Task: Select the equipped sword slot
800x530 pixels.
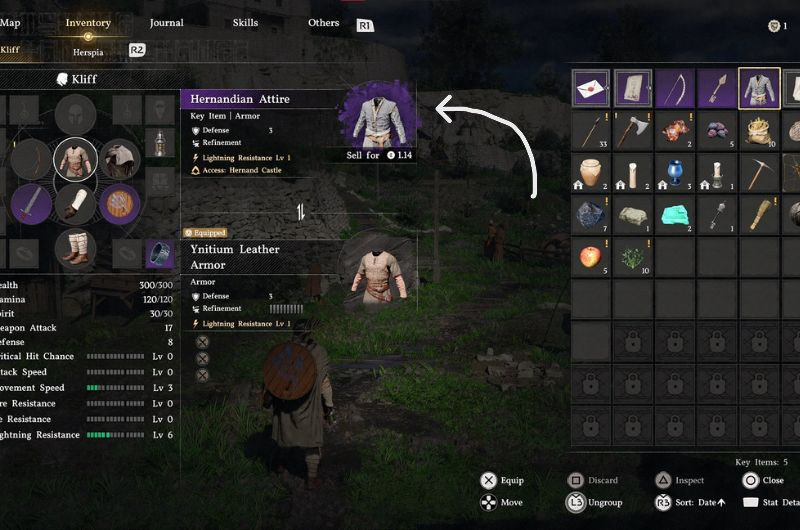Action: 30,203
